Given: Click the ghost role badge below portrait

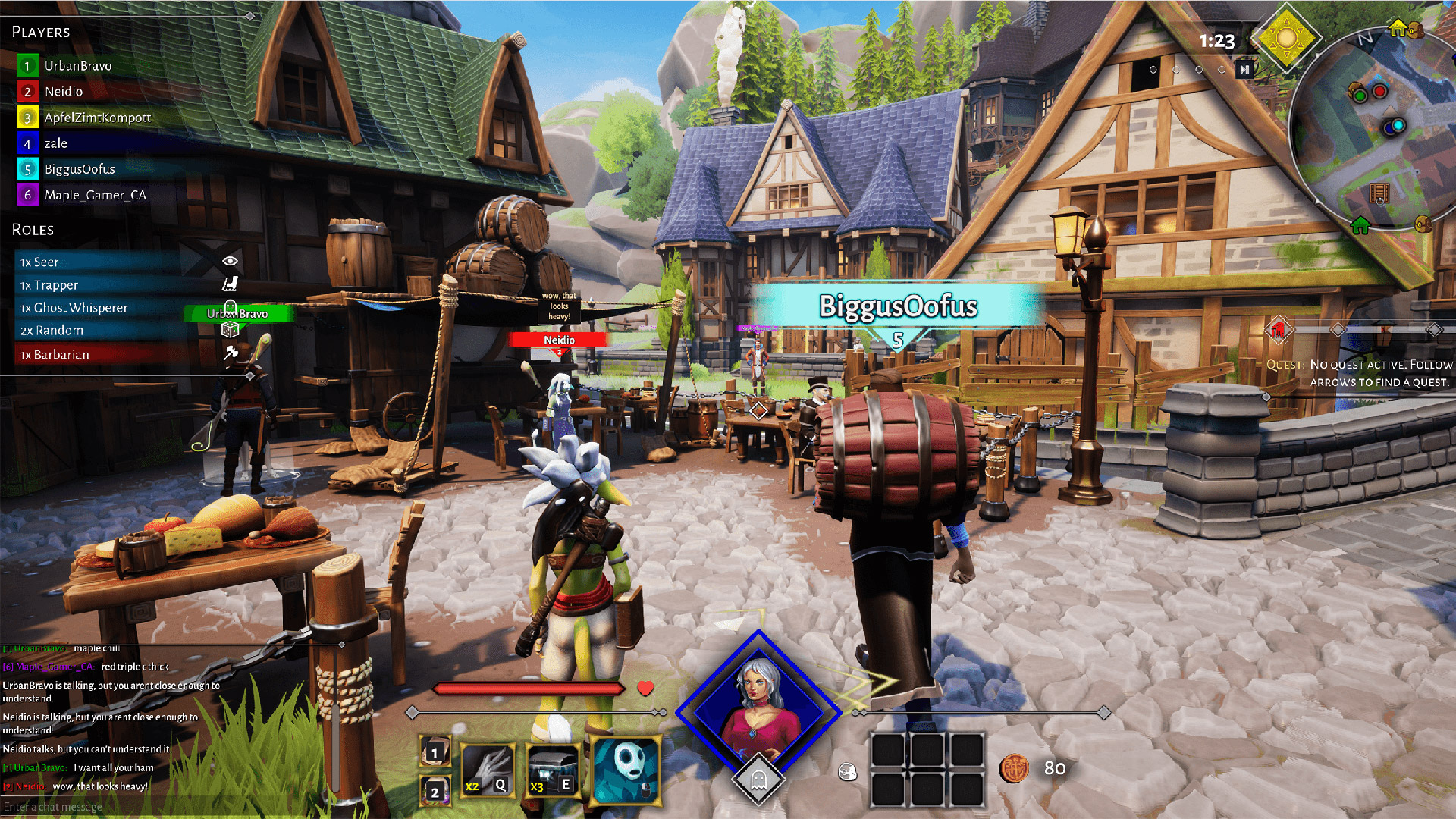Looking at the screenshot, I should 758,779.
